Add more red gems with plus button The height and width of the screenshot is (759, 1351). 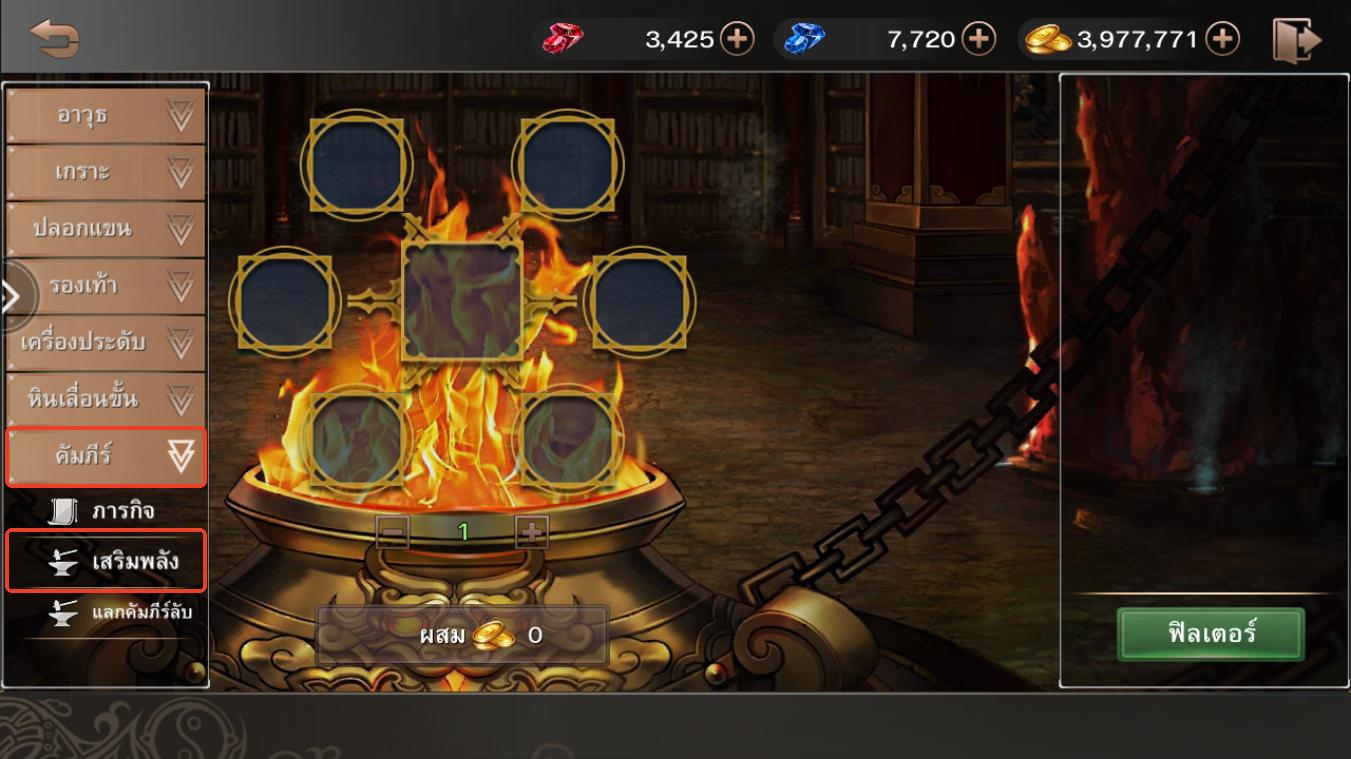[737, 39]
